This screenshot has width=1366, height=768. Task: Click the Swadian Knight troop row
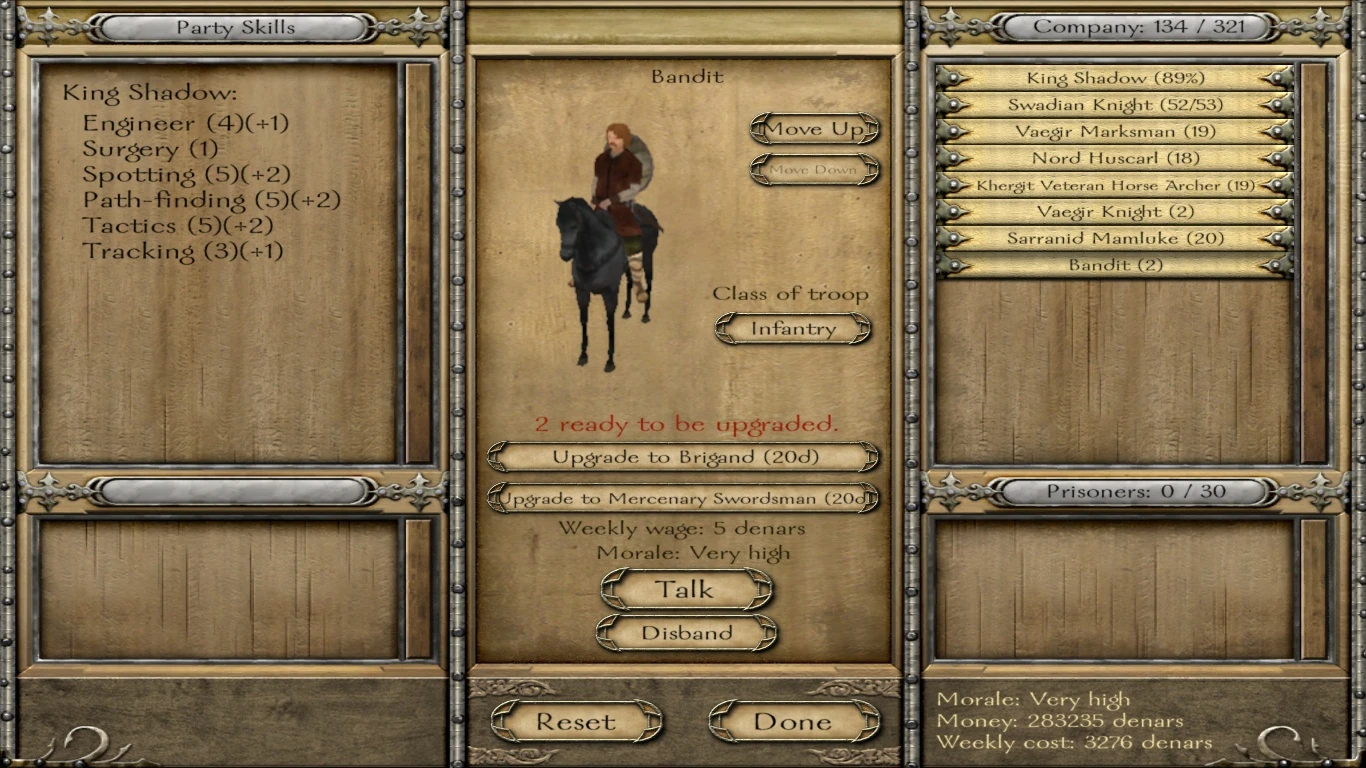(1112, 105)
